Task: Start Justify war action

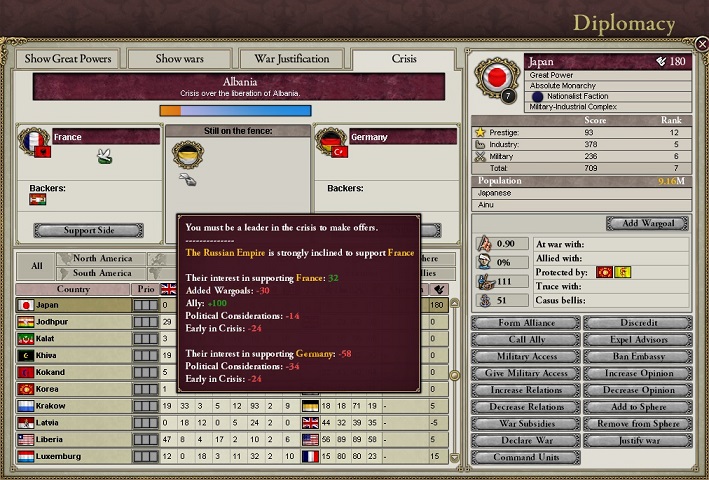Action: (636, 441)
